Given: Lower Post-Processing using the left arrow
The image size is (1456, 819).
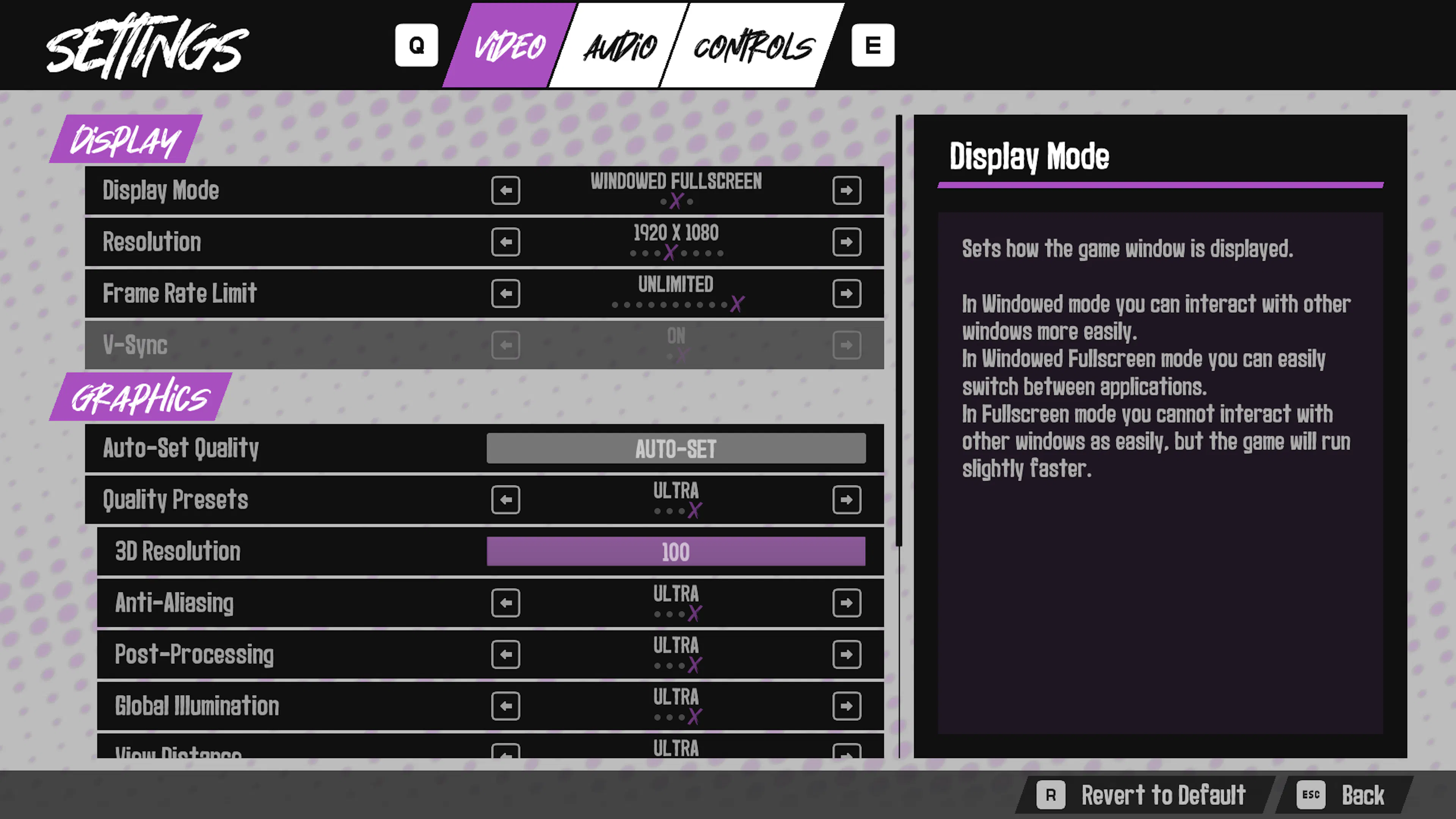Looking at the screenshot, I should click(x=505, y=654).
